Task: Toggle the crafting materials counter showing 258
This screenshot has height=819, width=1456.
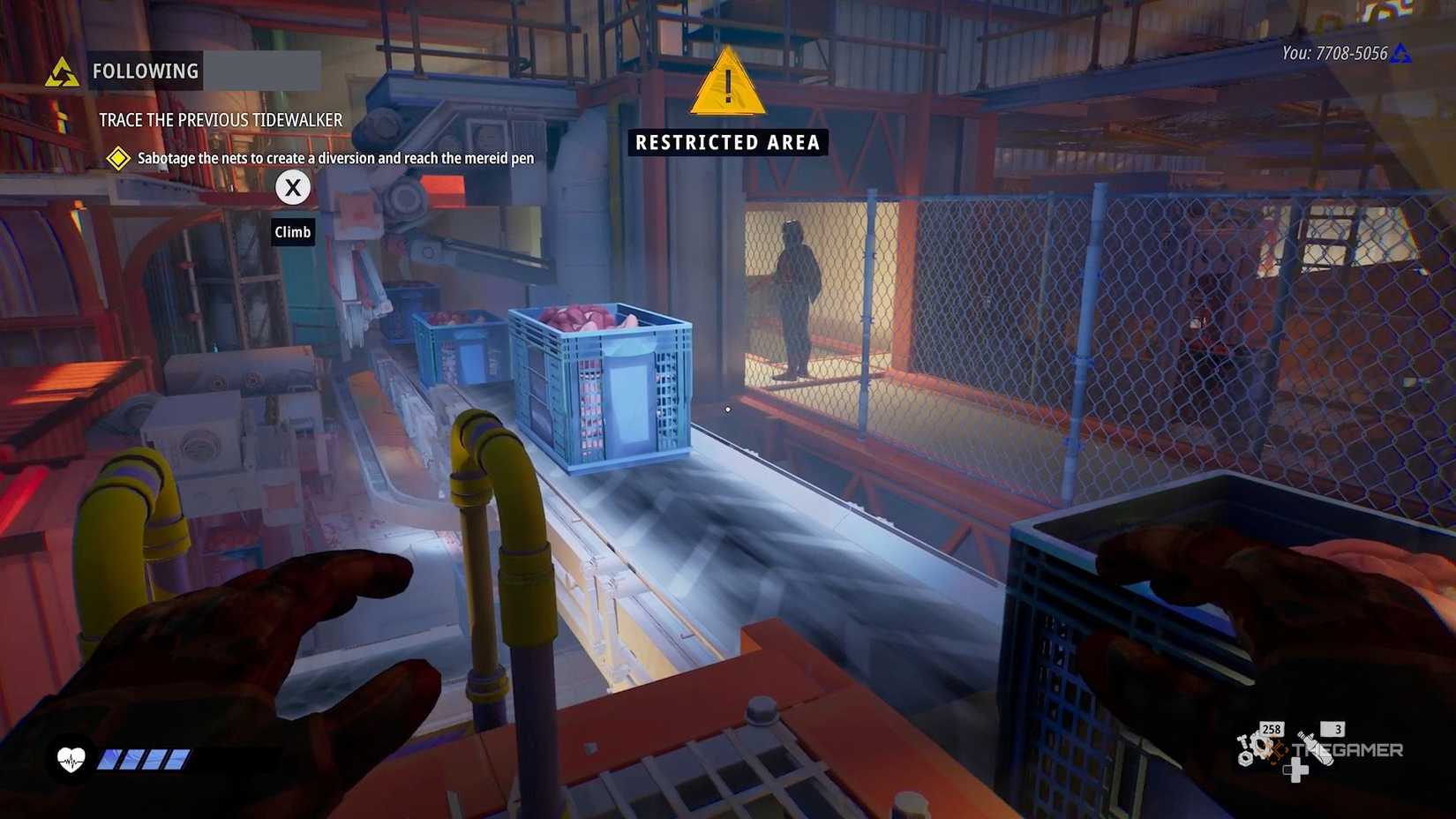Action: 1271,729
